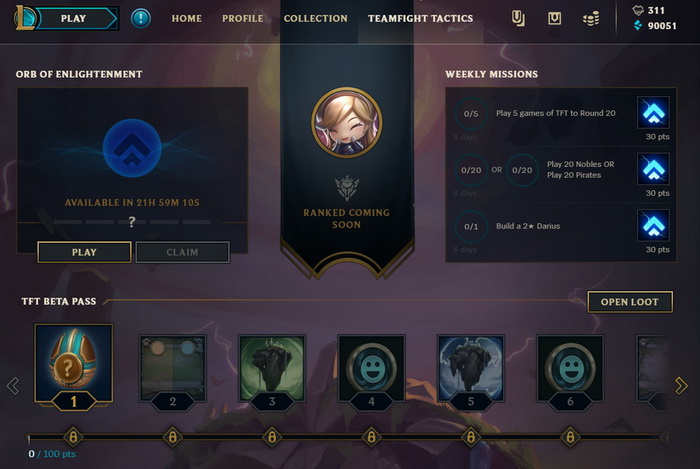The height and width of the screenshot is (469, 700).
Task: Select the beta pass tier 5 reward
Action: coord(471,368)
